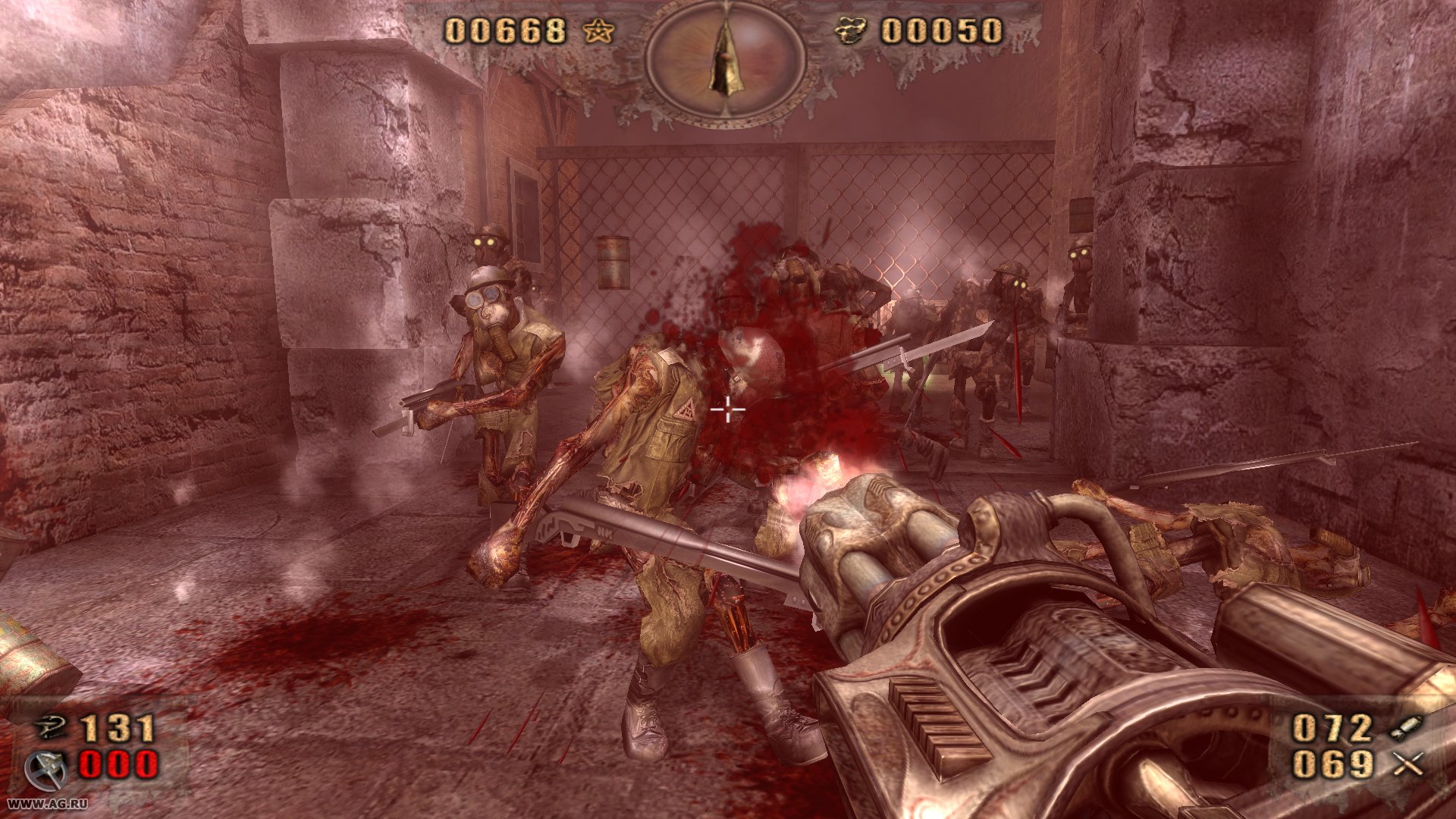Click the gold star score icon
Screen dimensions: 1456x819
pos(599,32)
